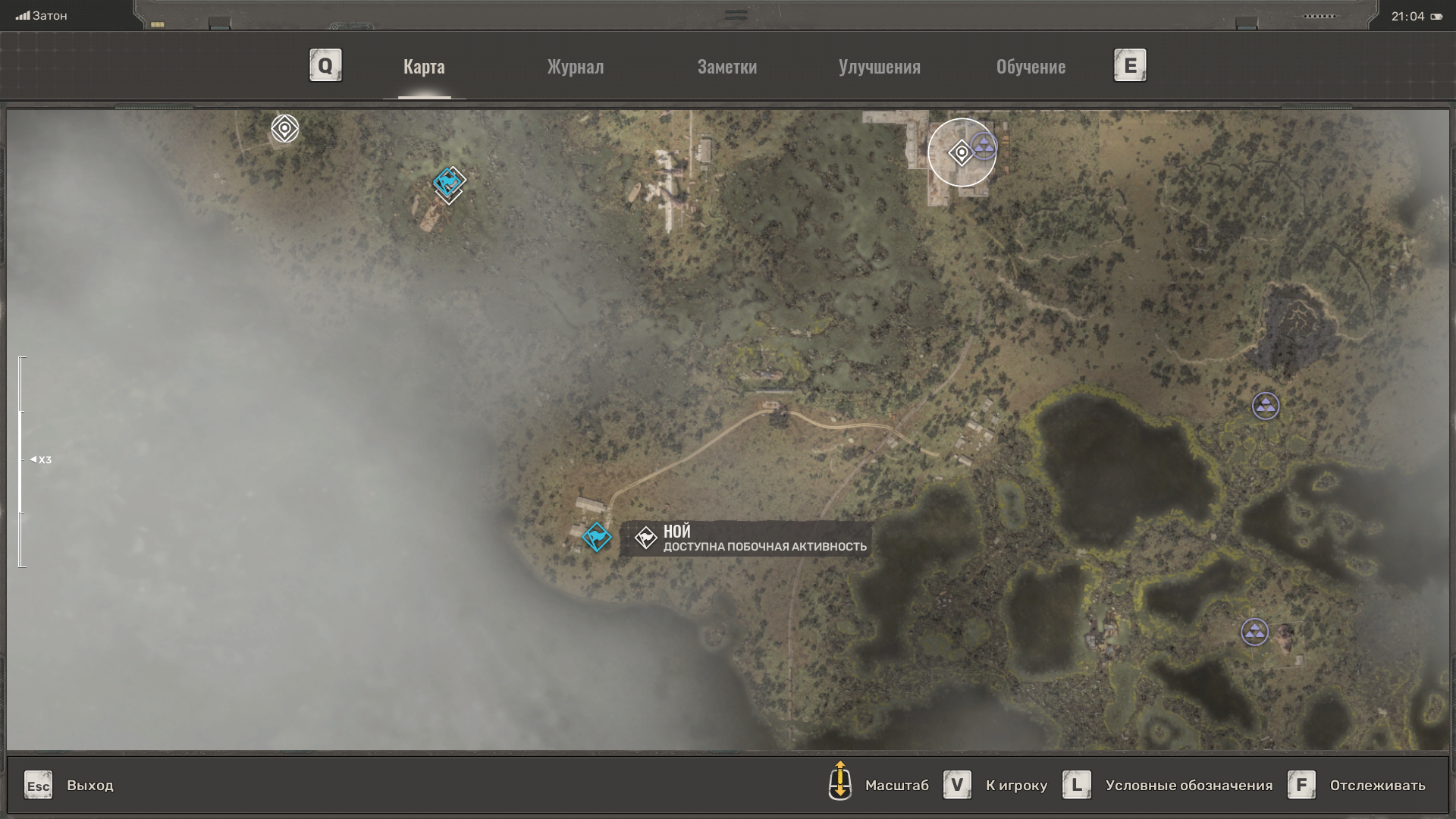The image size is (1456, 819).
Task: Select the diamond marker inside the white circle
Action: 961,153
